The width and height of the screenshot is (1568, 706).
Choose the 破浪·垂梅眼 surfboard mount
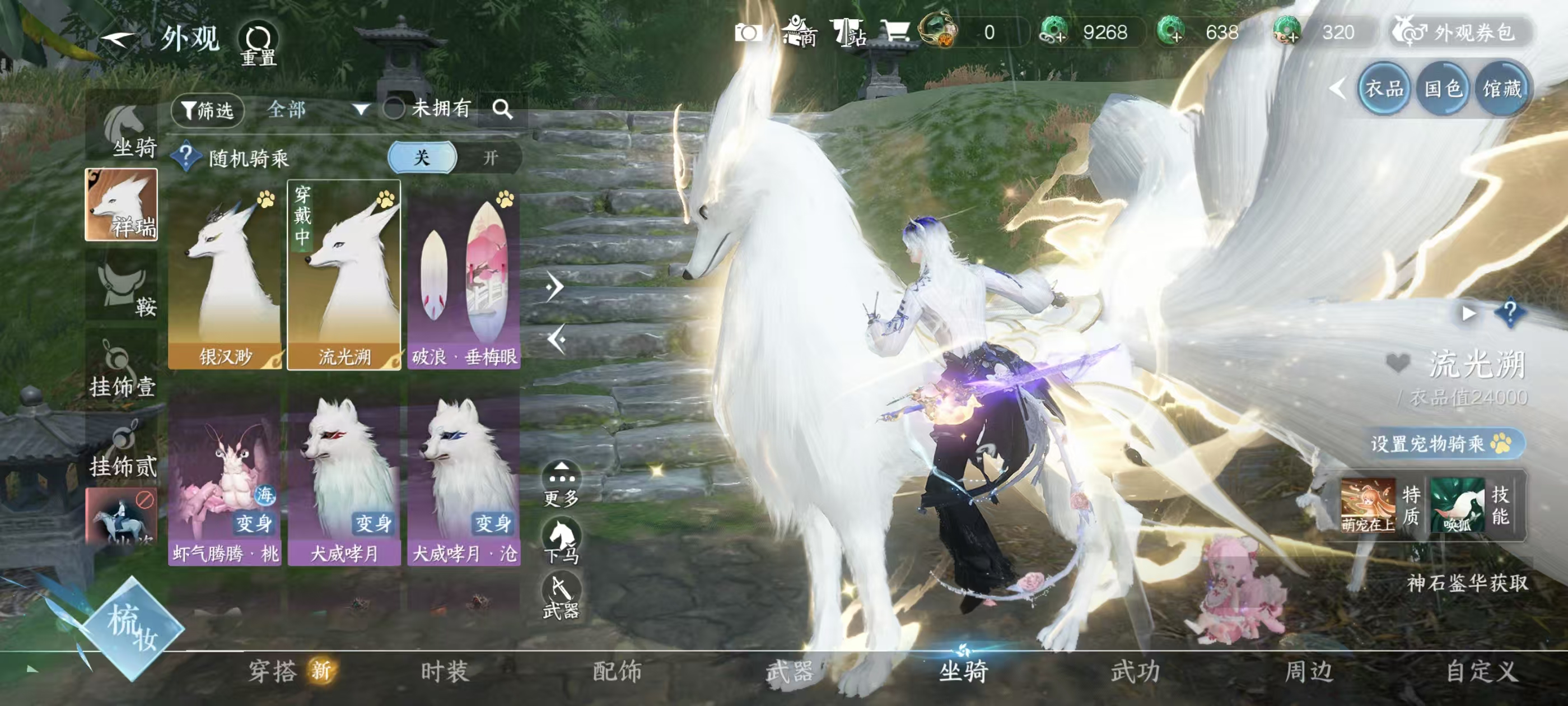[464, 275]
